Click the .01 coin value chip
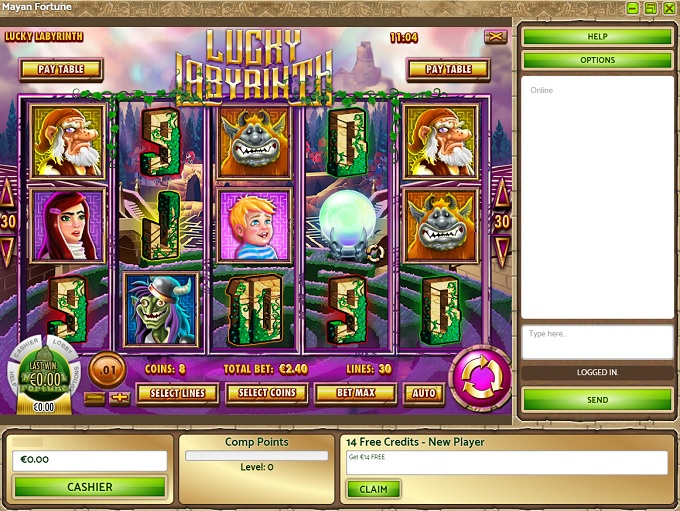 click(107, 370)
